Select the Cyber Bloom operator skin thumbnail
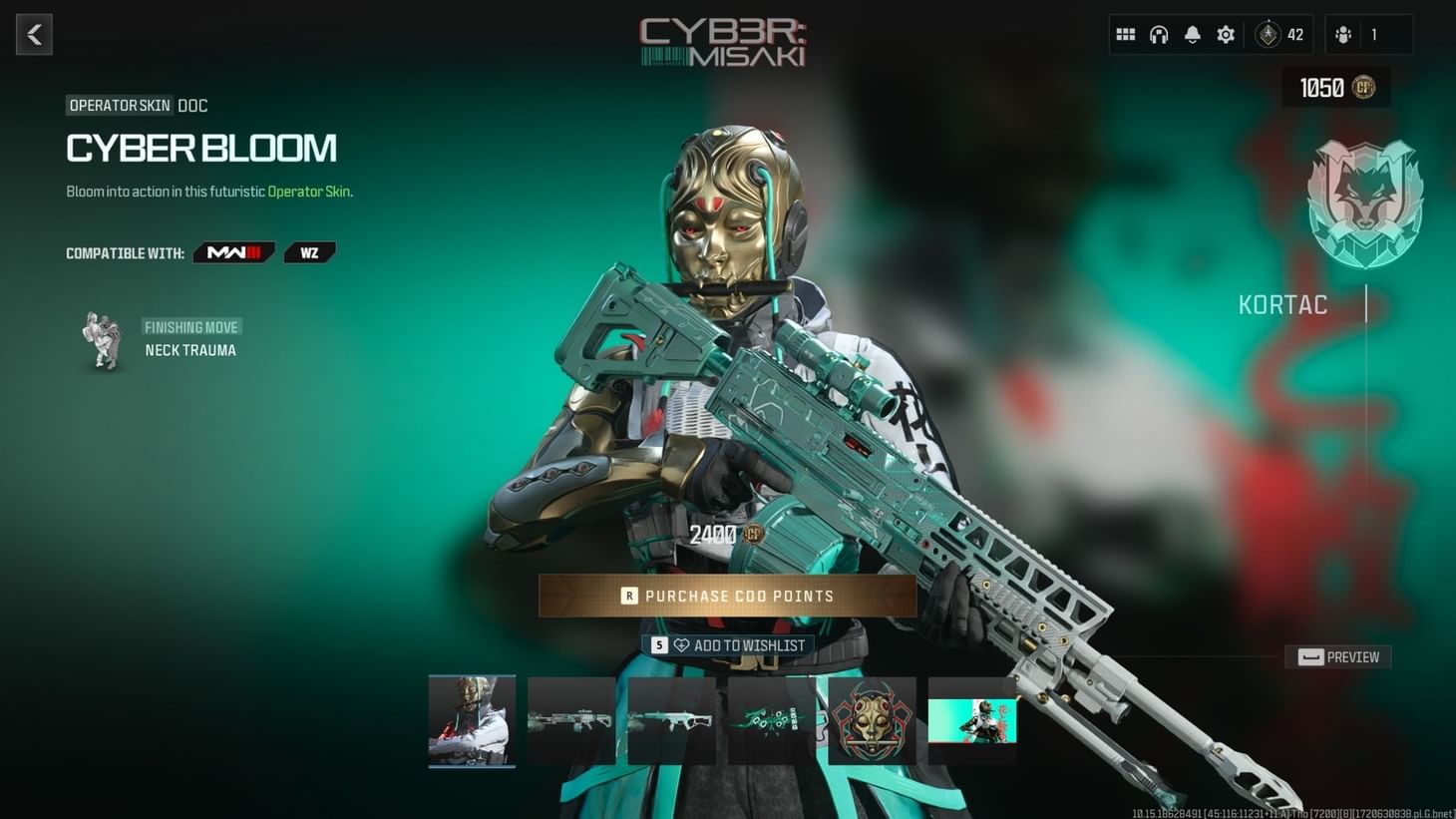 click(x=472, y=720)
